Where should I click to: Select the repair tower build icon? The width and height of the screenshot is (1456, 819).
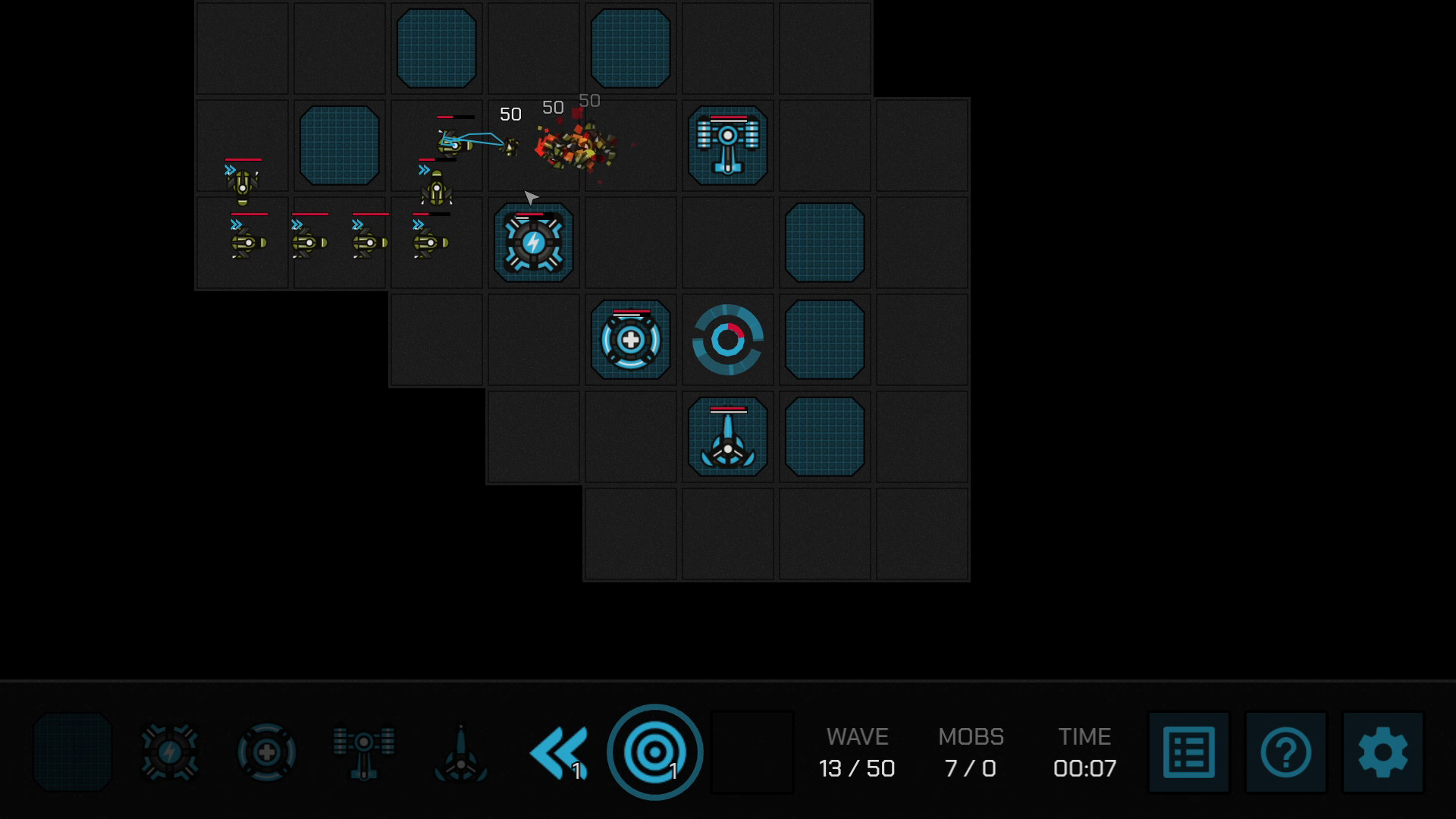click(266, 752)
